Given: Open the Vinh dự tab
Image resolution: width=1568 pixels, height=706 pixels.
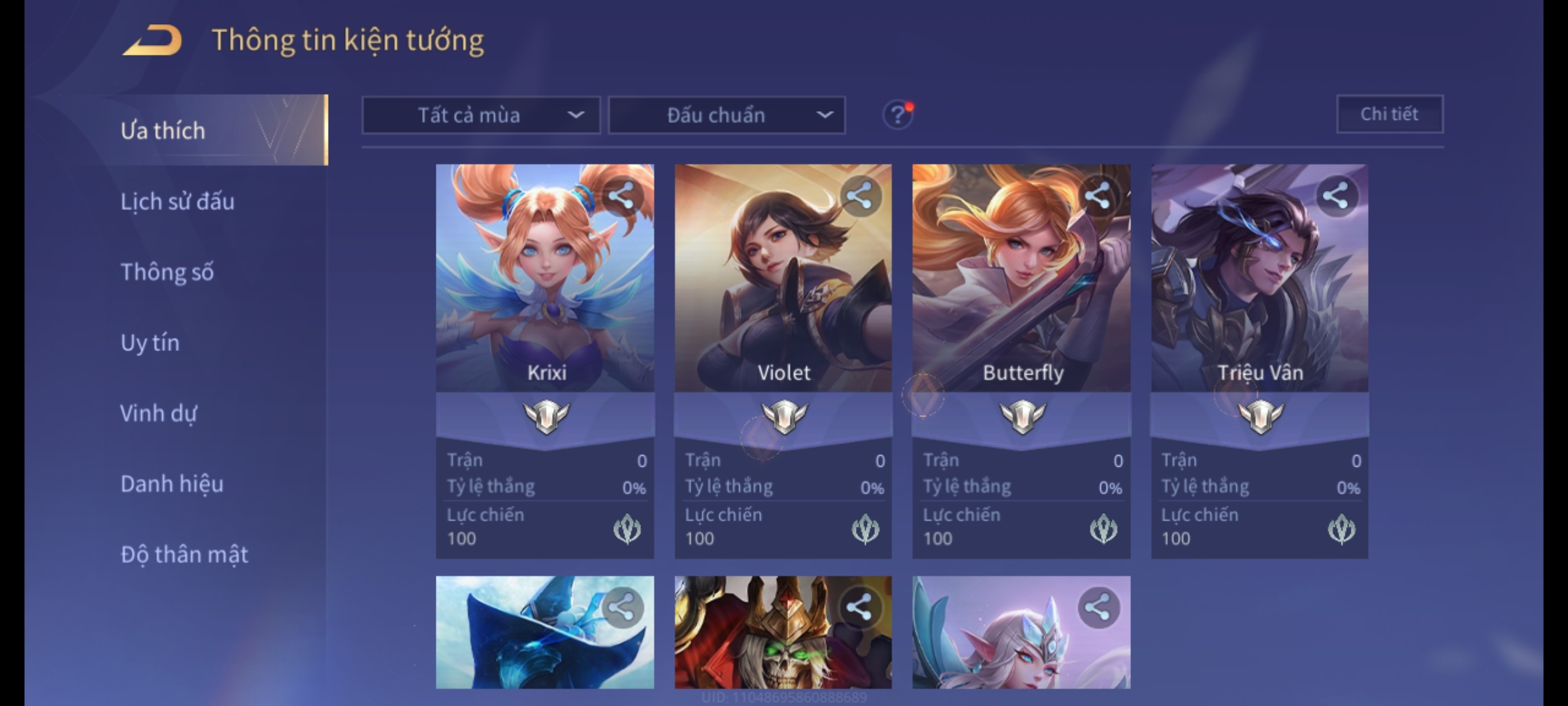Looking at the screenshot, I should coord(158,413).
